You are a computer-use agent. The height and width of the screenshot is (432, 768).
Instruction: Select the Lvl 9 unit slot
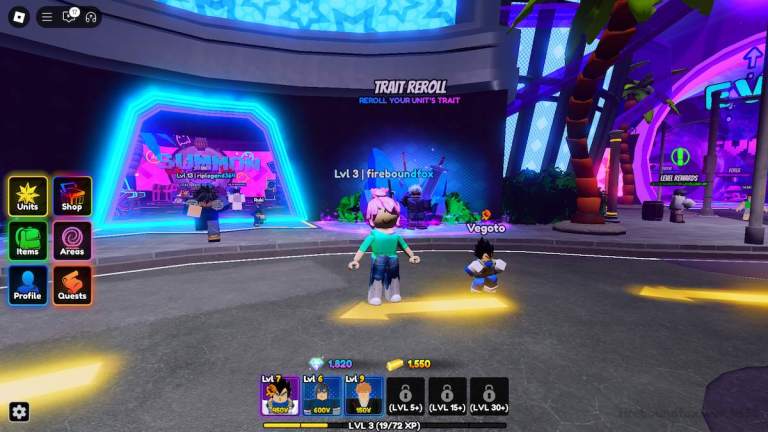tap(364, 396)
